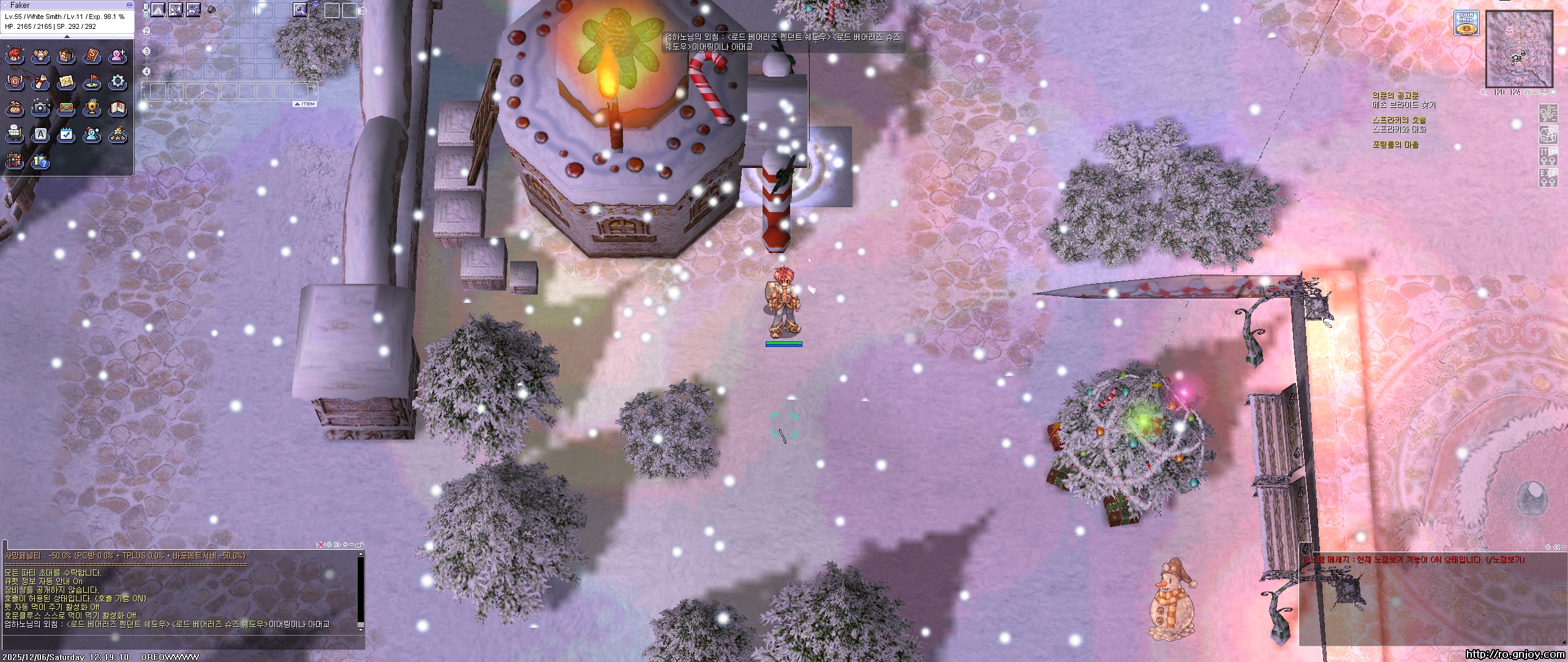
Task: Minimize the Faker character info window
Action: [x=129, y=5]
